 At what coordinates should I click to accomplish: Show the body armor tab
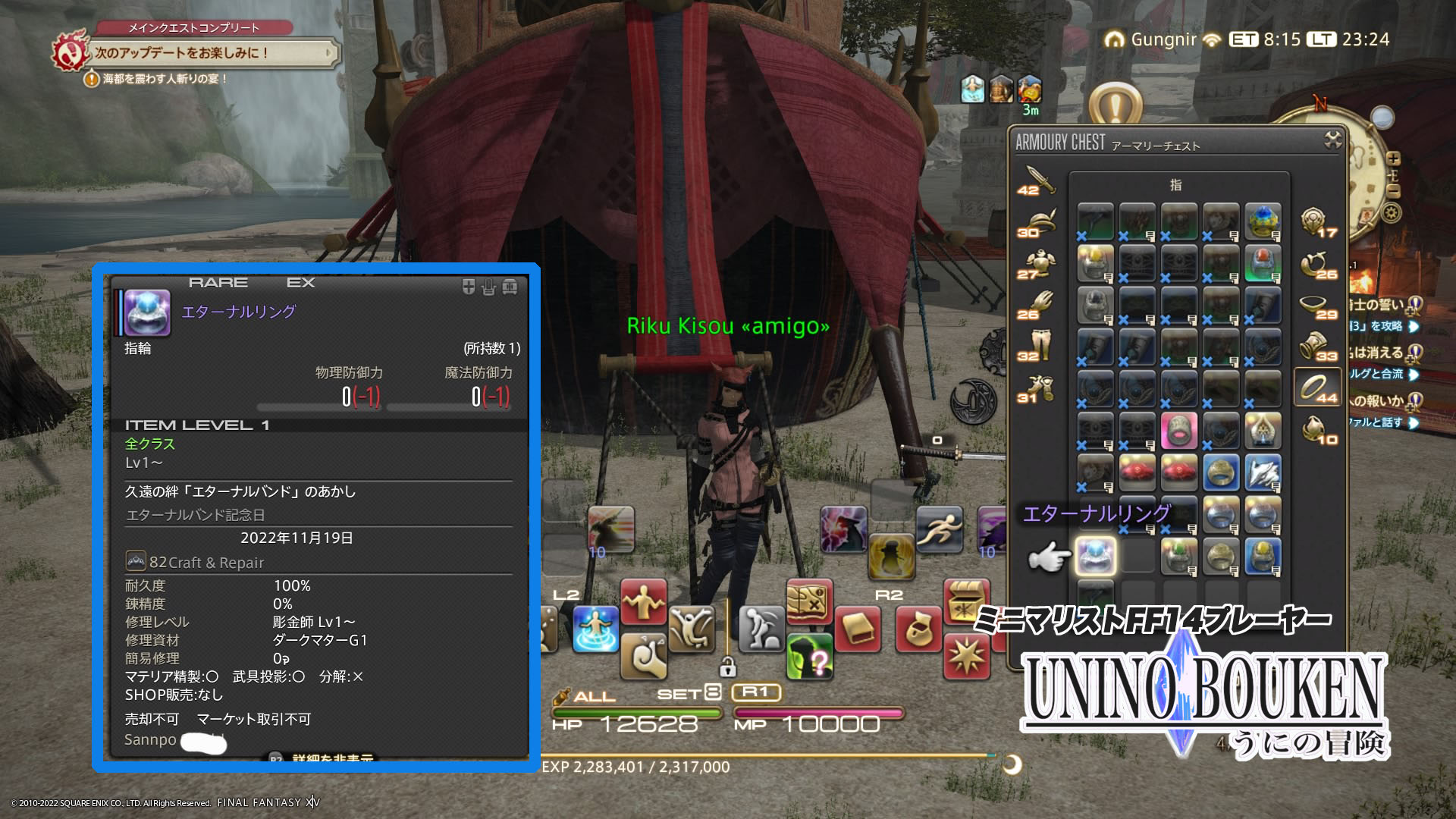pyautogui.click(x=1037, y=265)
